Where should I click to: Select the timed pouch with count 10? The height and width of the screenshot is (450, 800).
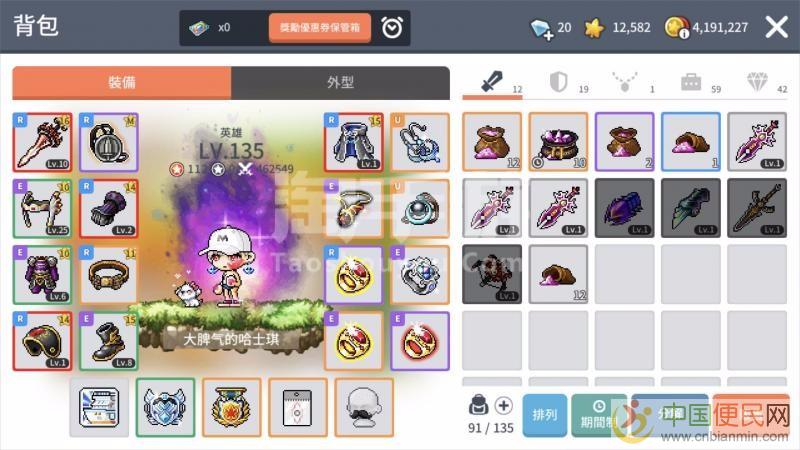point(558,141)
